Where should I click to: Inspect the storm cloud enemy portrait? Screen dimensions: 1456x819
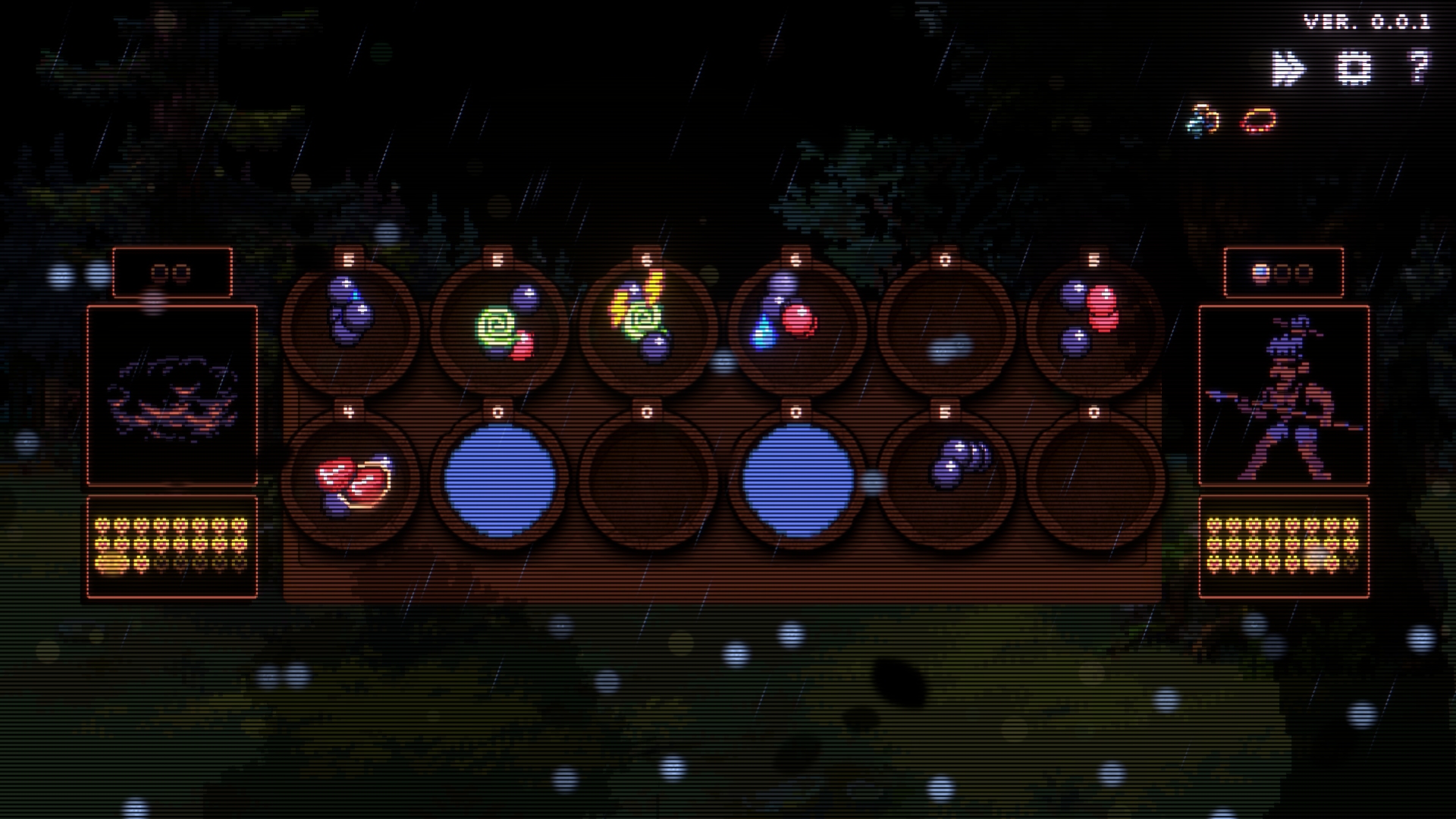(x=172, y=395)
